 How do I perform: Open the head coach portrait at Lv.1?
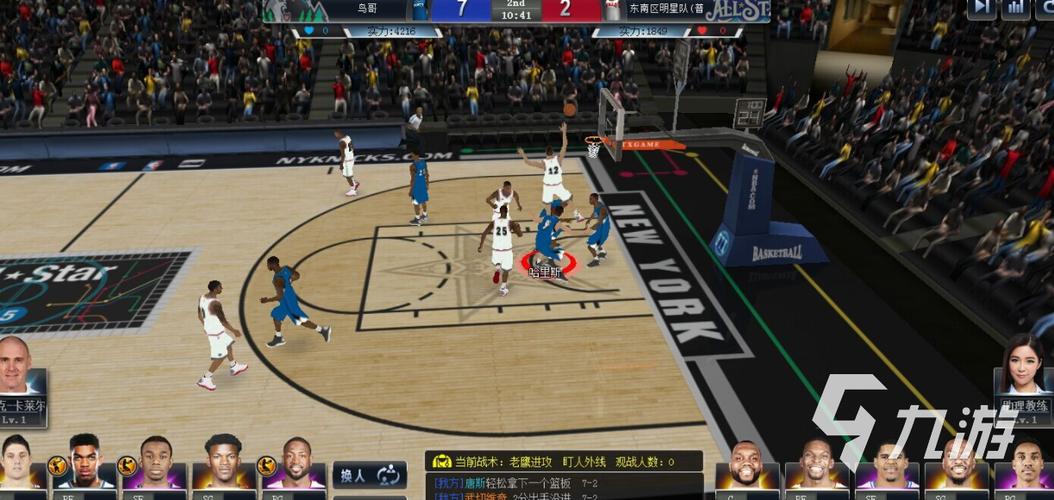20,380
